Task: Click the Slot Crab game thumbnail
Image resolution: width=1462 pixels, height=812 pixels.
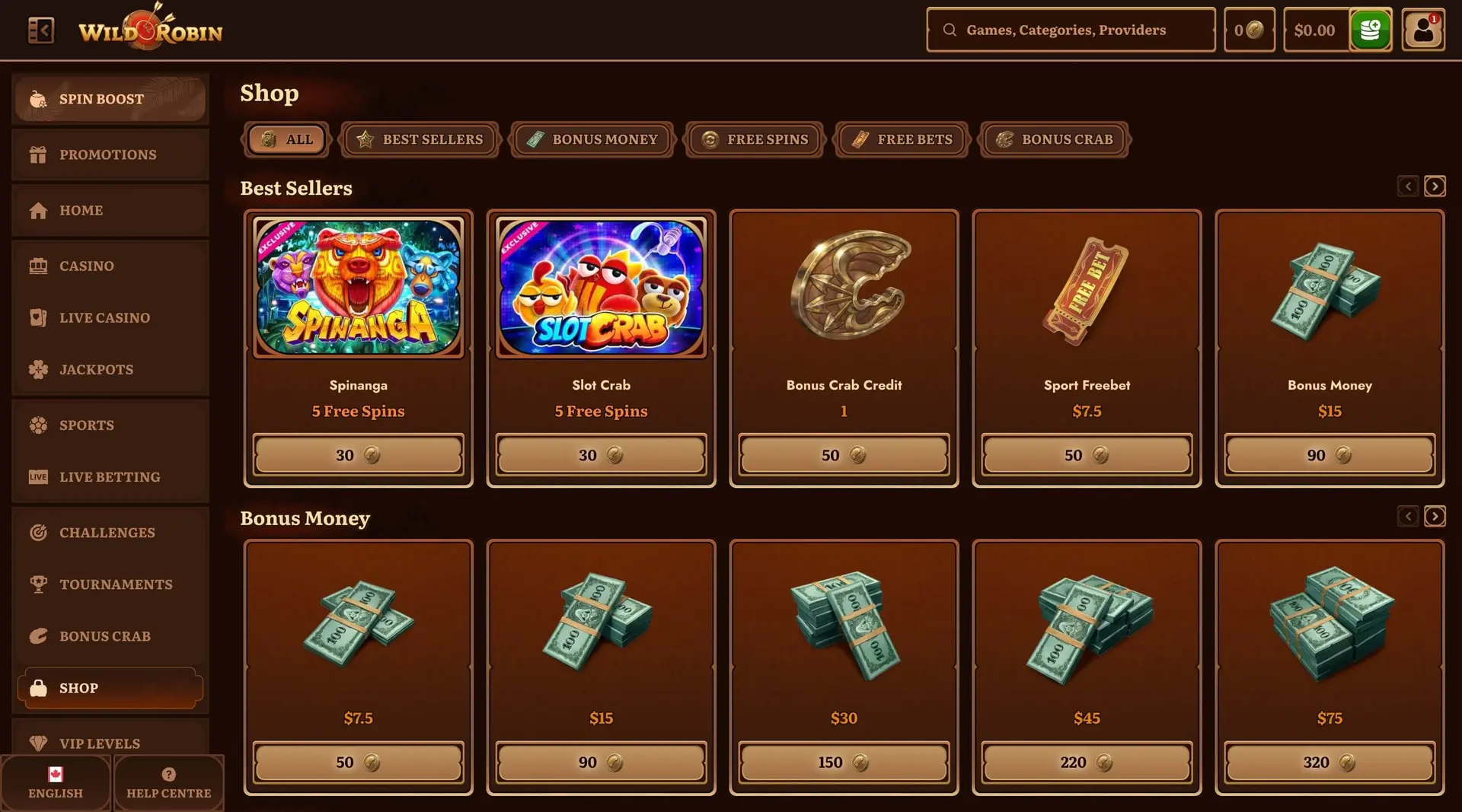Action: 601,288
